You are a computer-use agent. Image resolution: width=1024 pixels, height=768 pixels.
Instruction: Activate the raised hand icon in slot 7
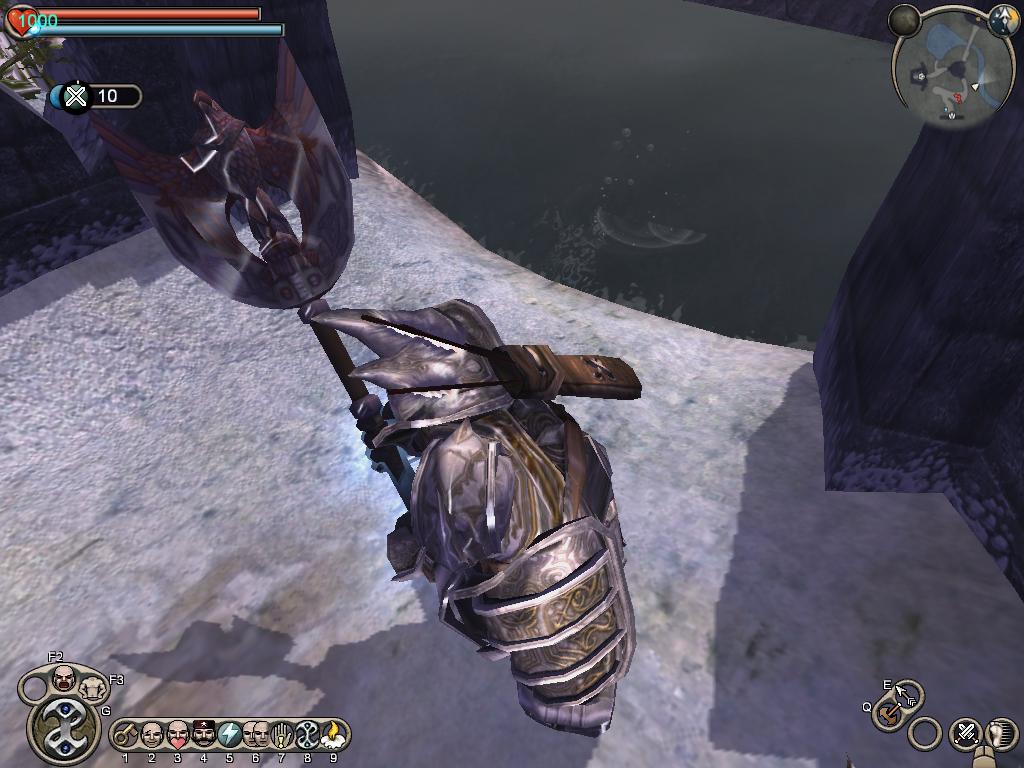click(x=281, y=735)
